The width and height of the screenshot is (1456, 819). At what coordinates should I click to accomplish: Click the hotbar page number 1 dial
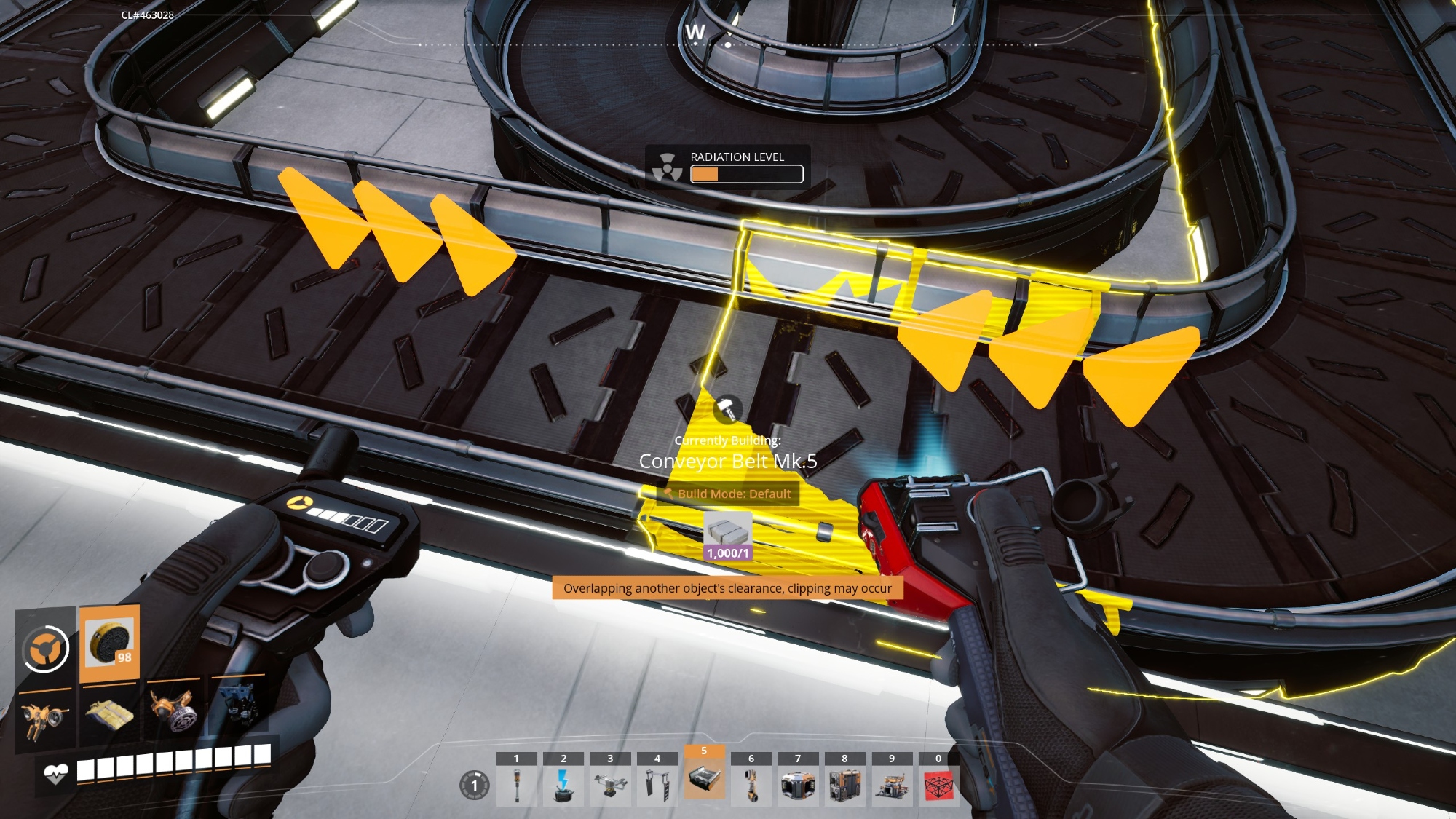[474, 786]
